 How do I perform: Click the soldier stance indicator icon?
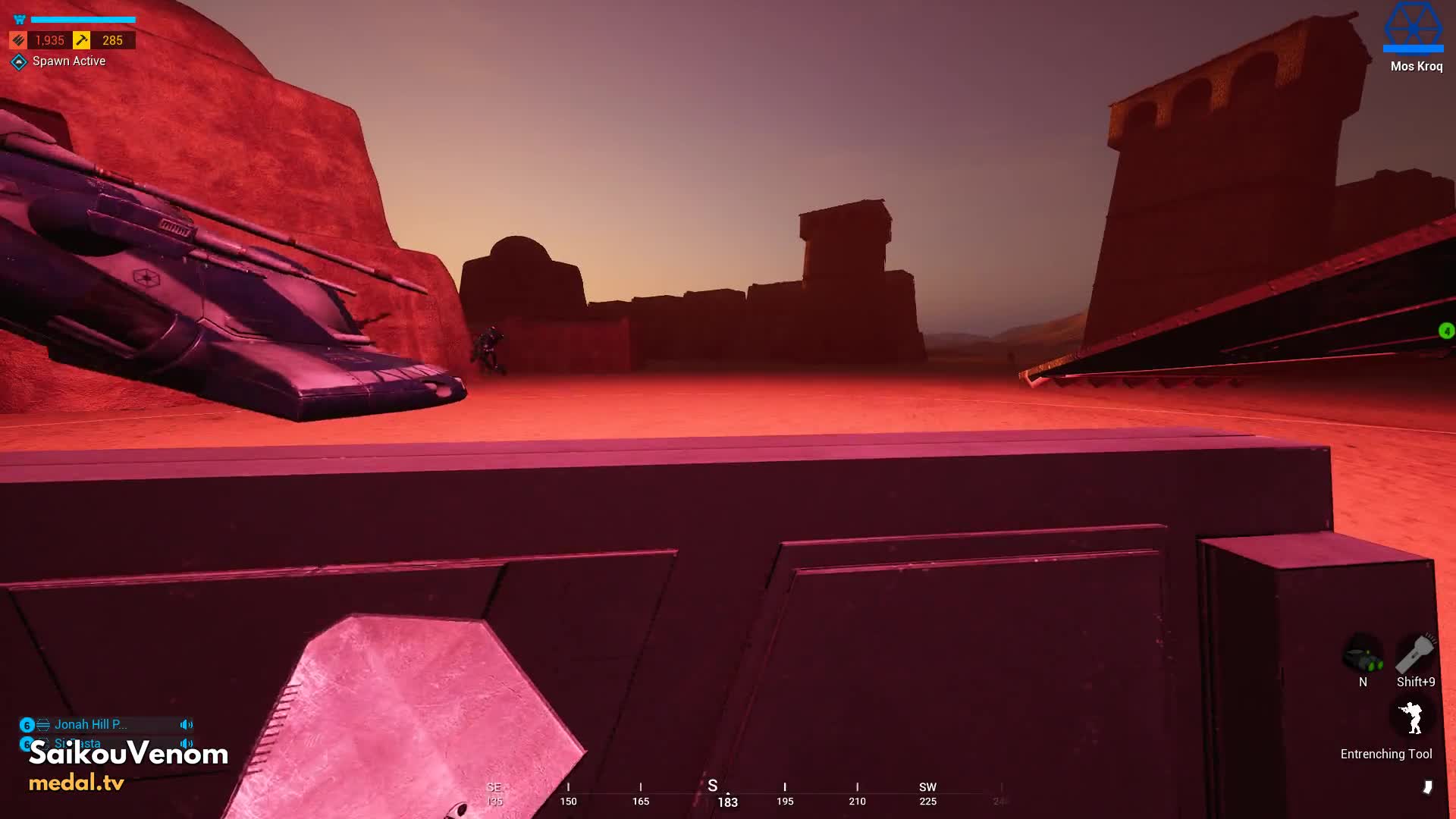click(1411, 717)
